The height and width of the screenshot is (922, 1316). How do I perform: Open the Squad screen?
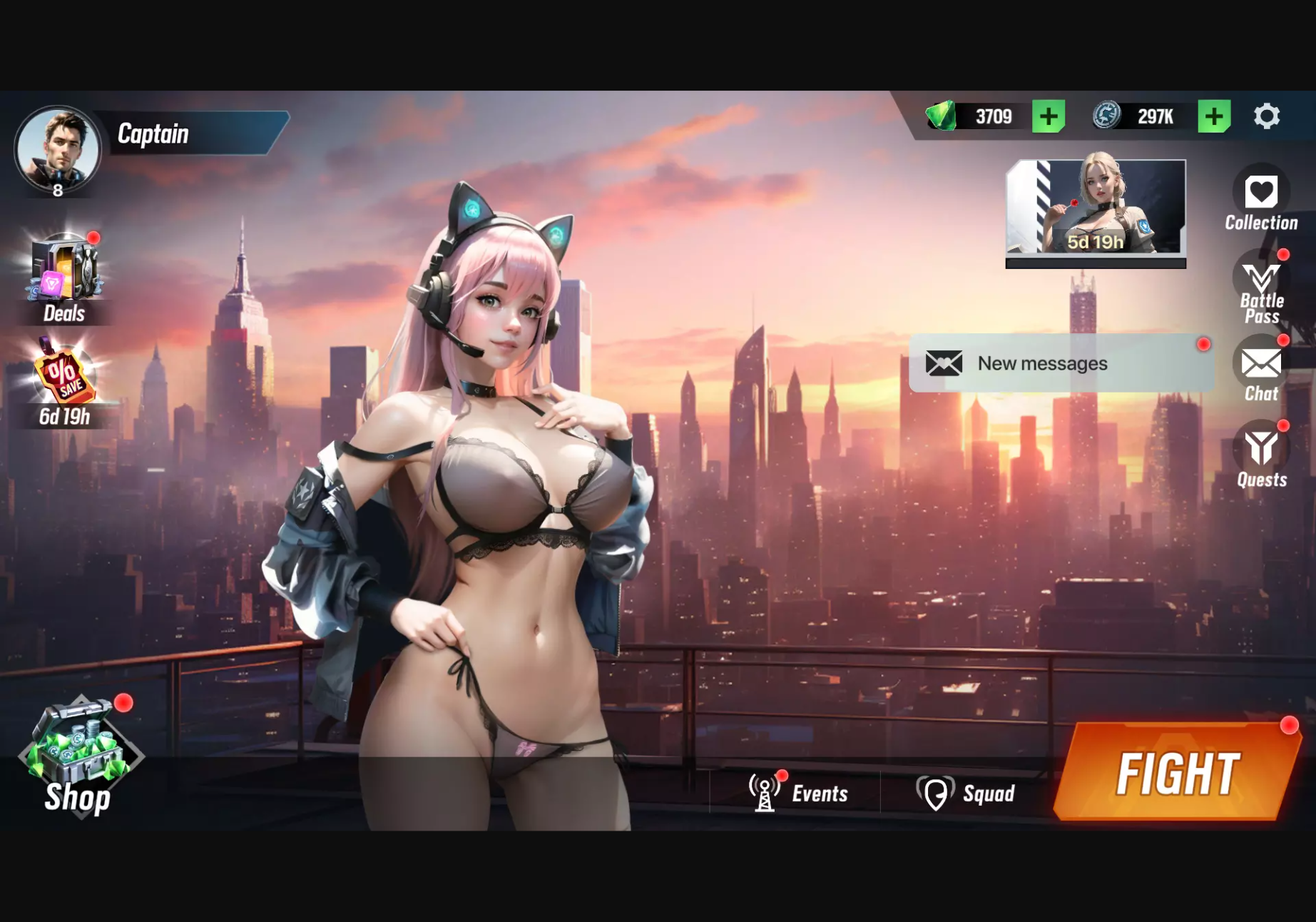tap(966, 793)
